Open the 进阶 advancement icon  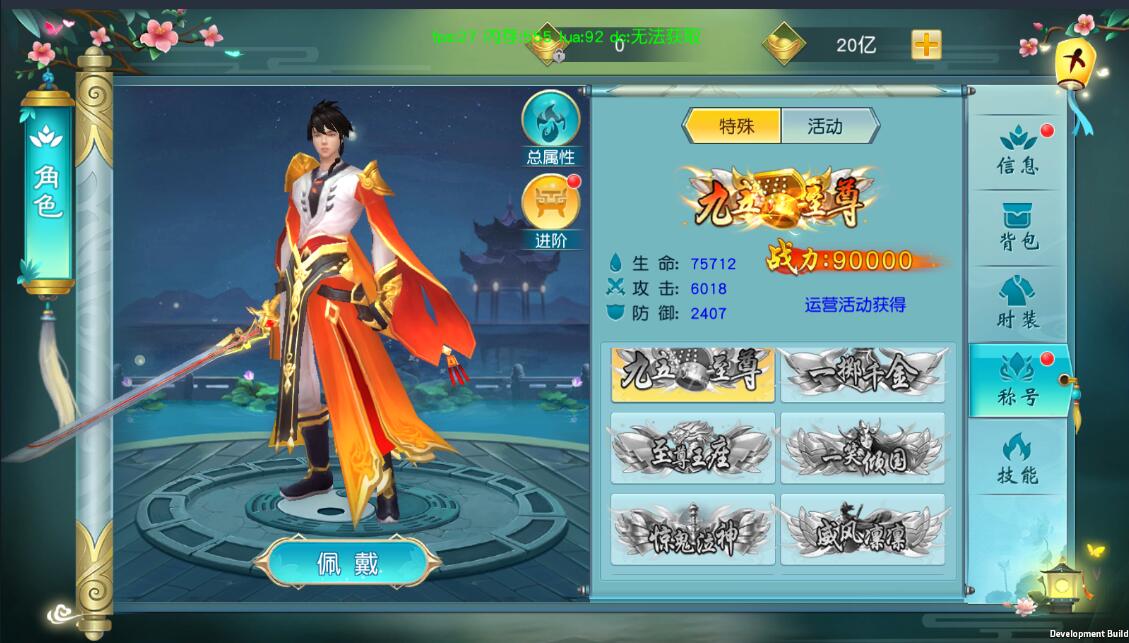click(551, 208)
